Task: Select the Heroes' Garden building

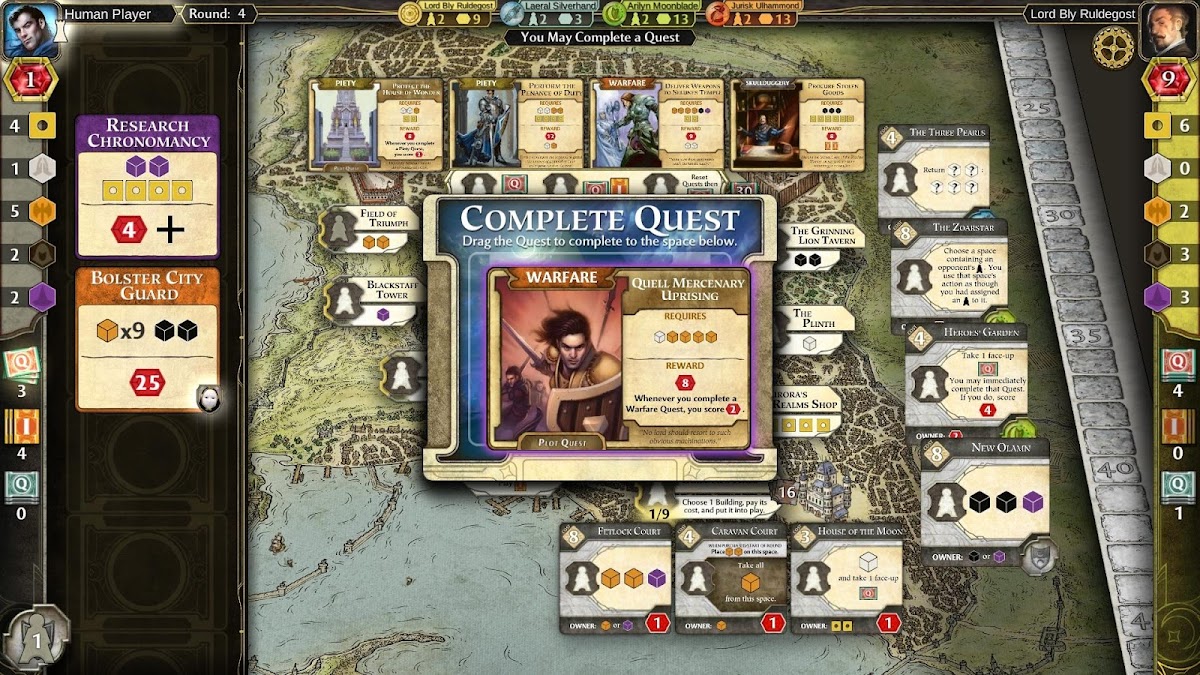Action: tap(964, 377)
